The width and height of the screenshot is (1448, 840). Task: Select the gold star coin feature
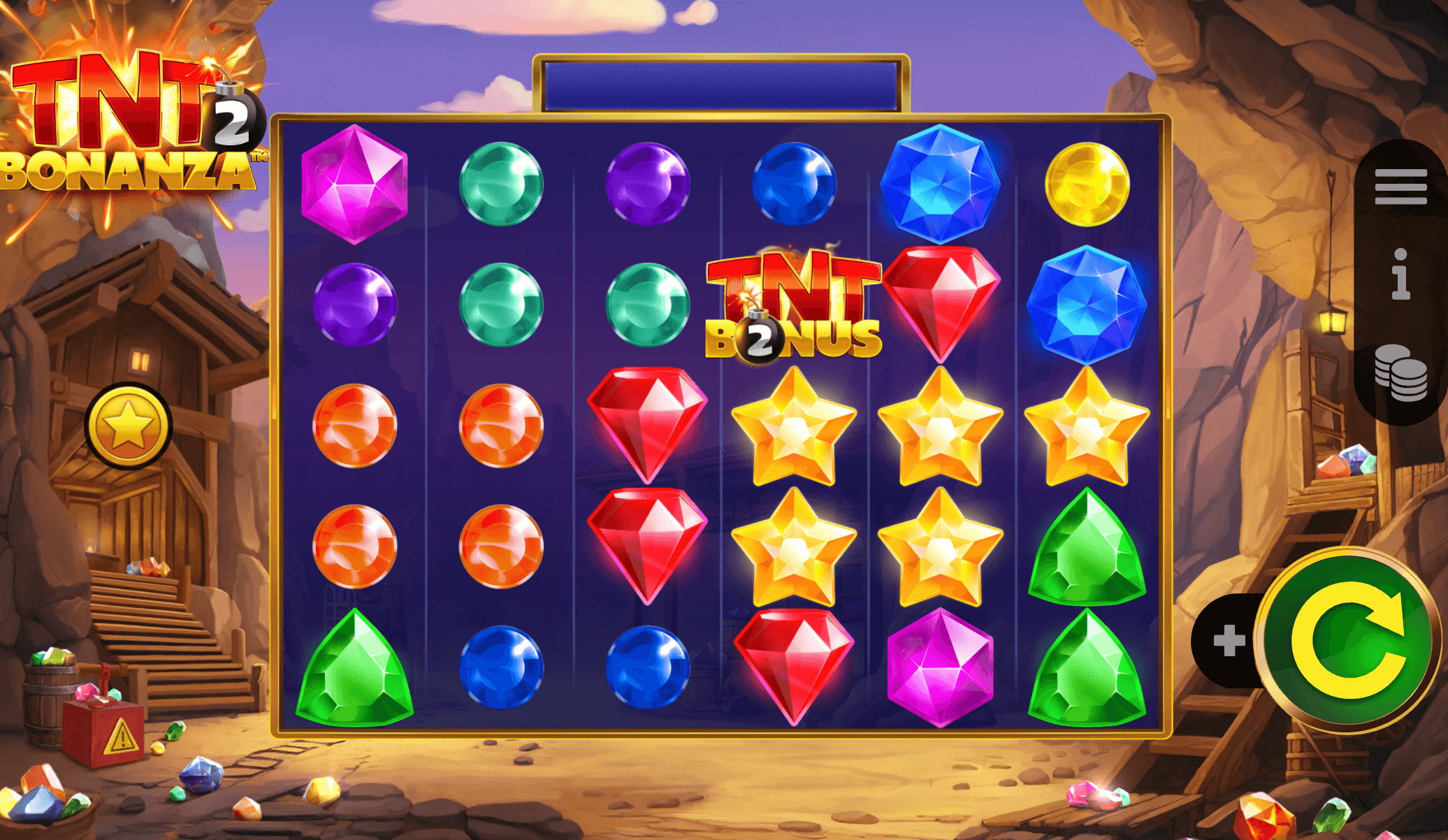tap(129, 421)
